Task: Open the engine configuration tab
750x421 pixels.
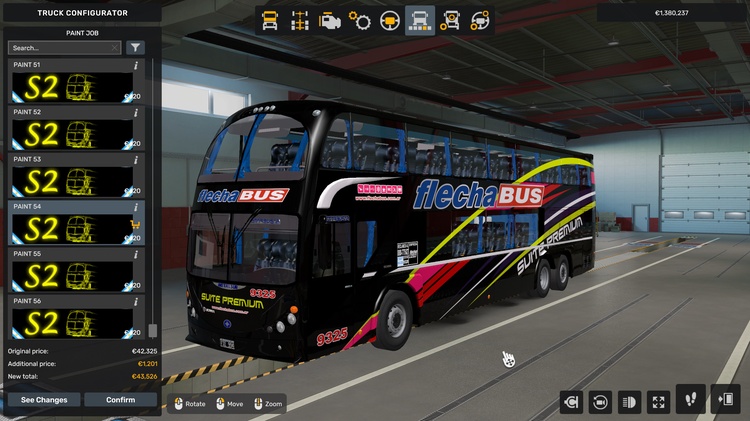Action: 329,20
